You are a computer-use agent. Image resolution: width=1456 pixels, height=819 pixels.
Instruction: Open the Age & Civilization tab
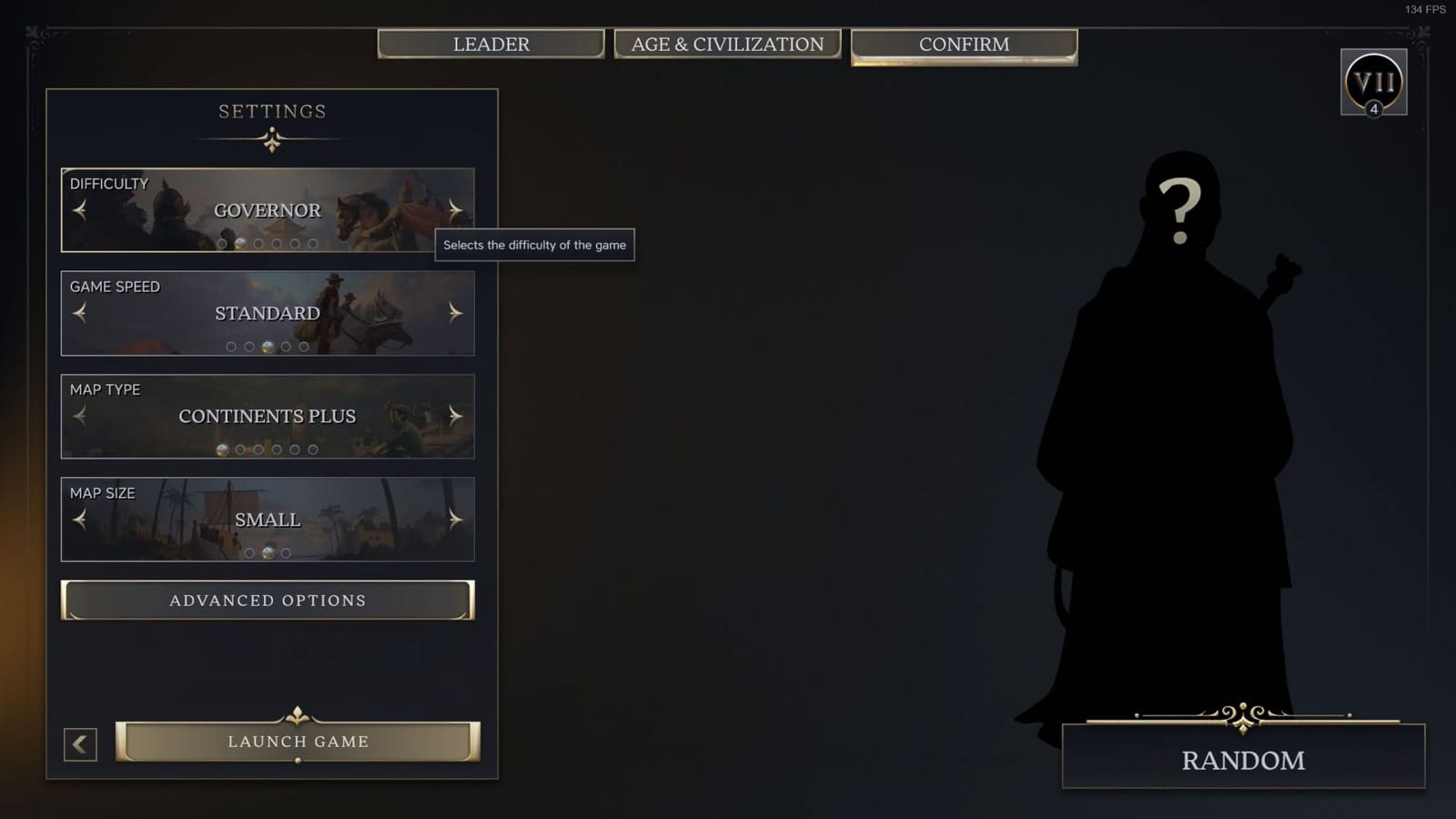[728, 43]
